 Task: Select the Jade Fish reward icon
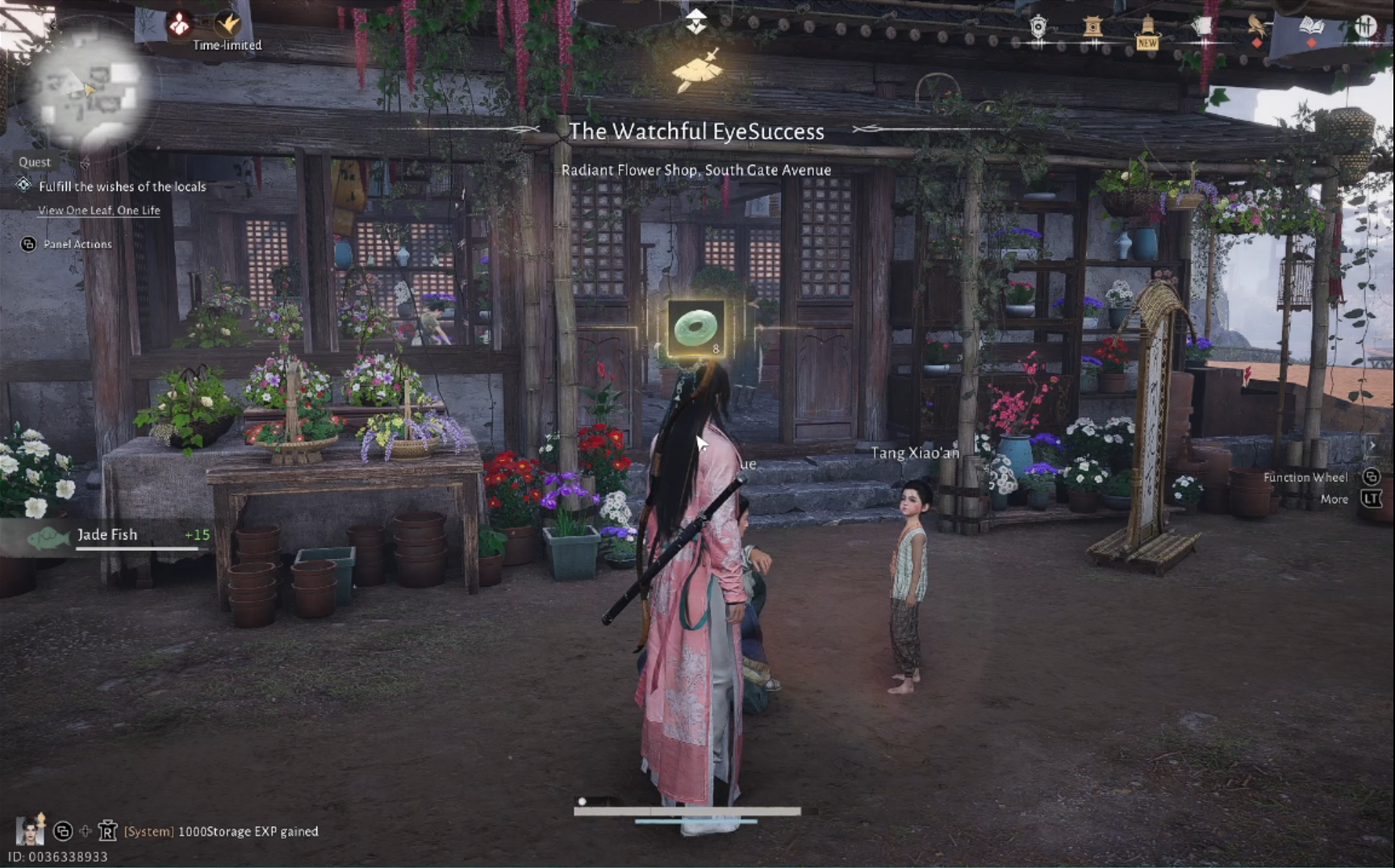(47, 534)
